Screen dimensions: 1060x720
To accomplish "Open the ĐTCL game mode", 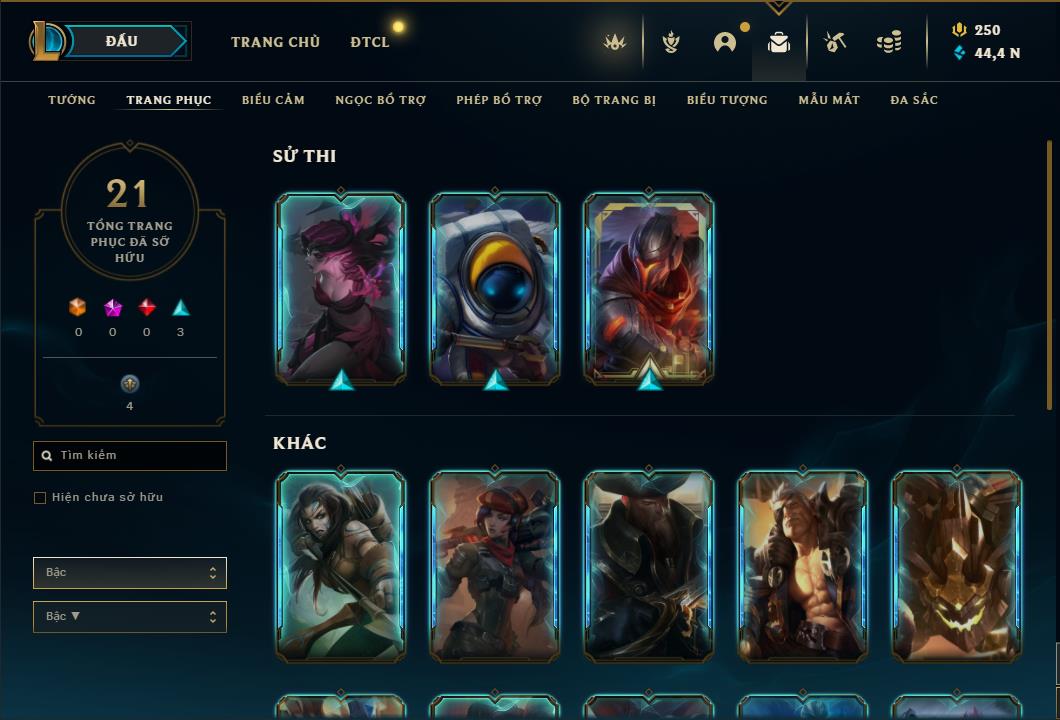I will (370, 42).
